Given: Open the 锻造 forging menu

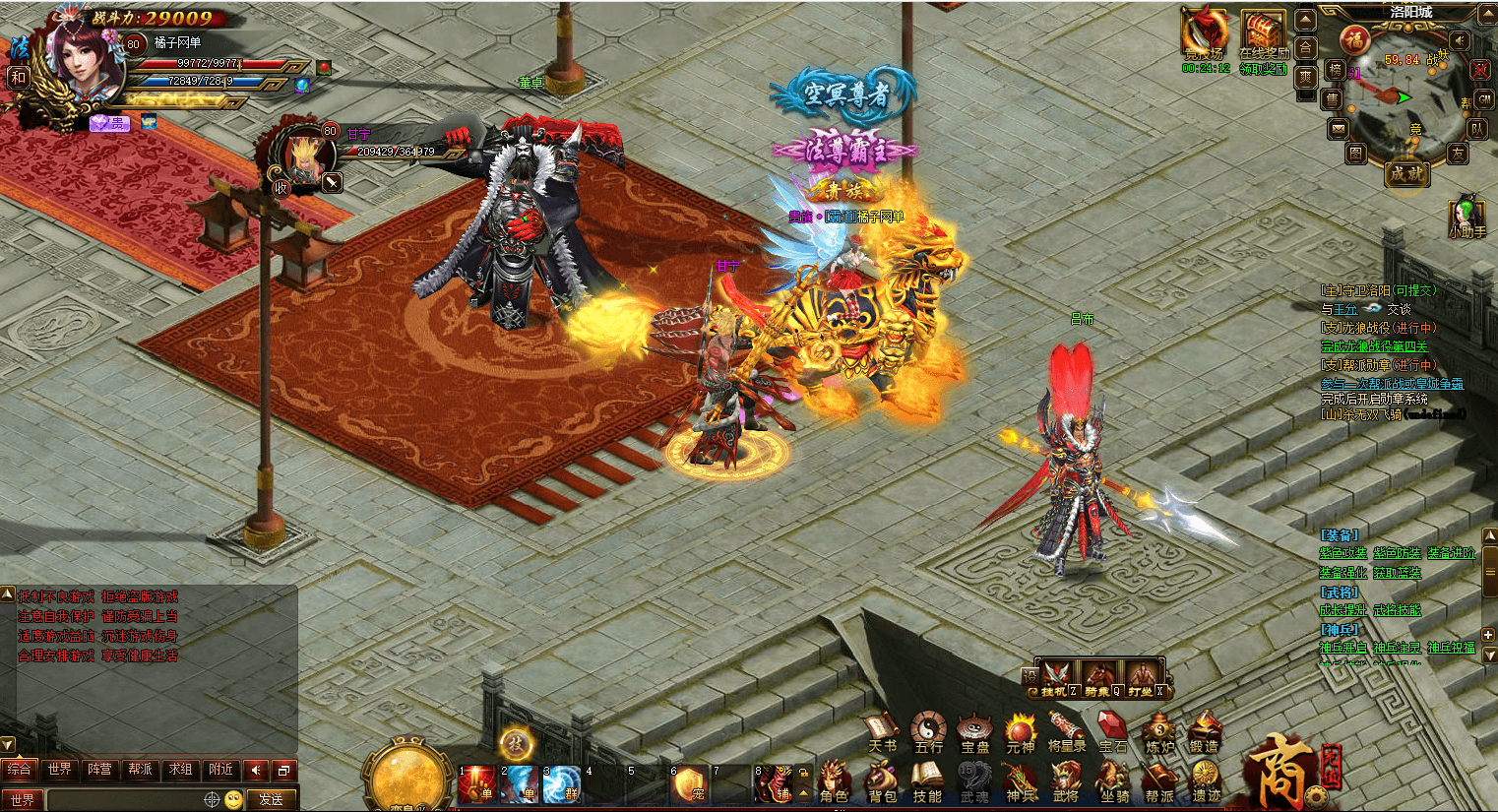Looking at the screenshot, I should pos(1205,733).
